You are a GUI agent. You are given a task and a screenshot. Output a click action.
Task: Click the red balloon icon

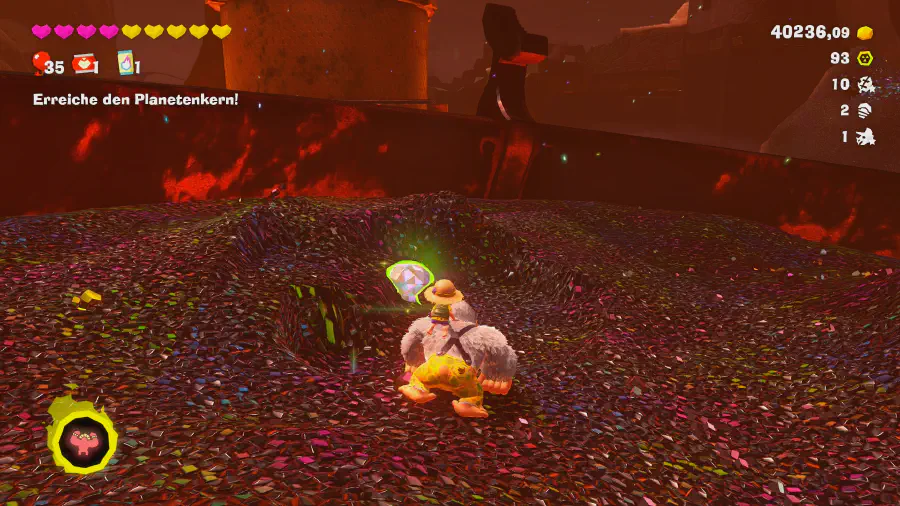coord(40,65)
